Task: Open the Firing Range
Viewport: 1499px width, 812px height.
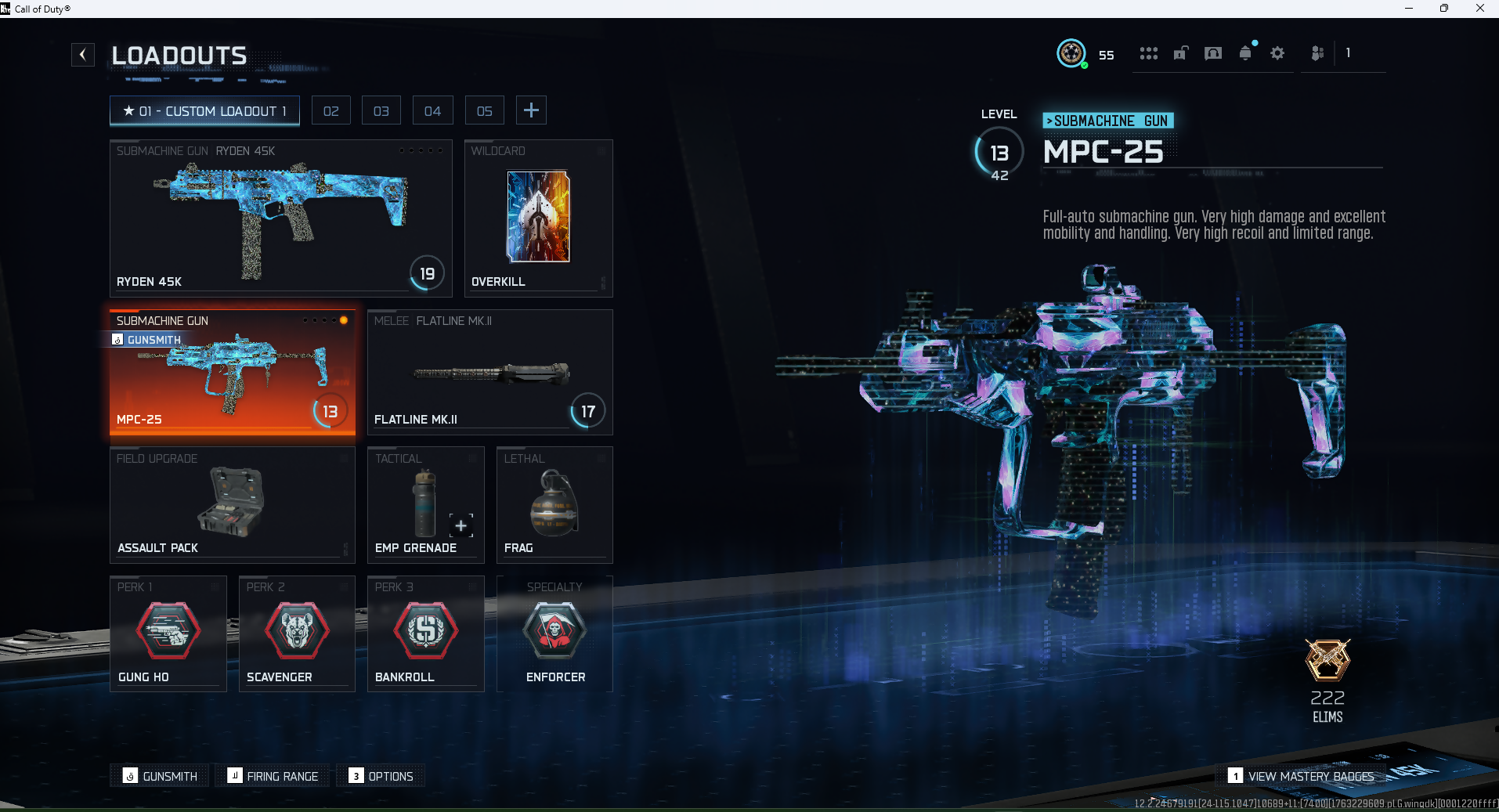Action: [x=273, y=776]
